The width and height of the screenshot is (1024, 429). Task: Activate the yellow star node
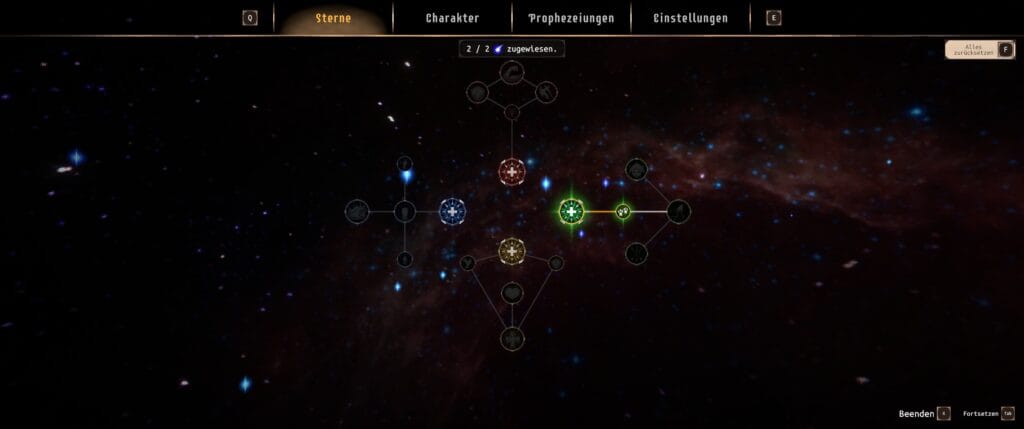(x=512, y=250)
